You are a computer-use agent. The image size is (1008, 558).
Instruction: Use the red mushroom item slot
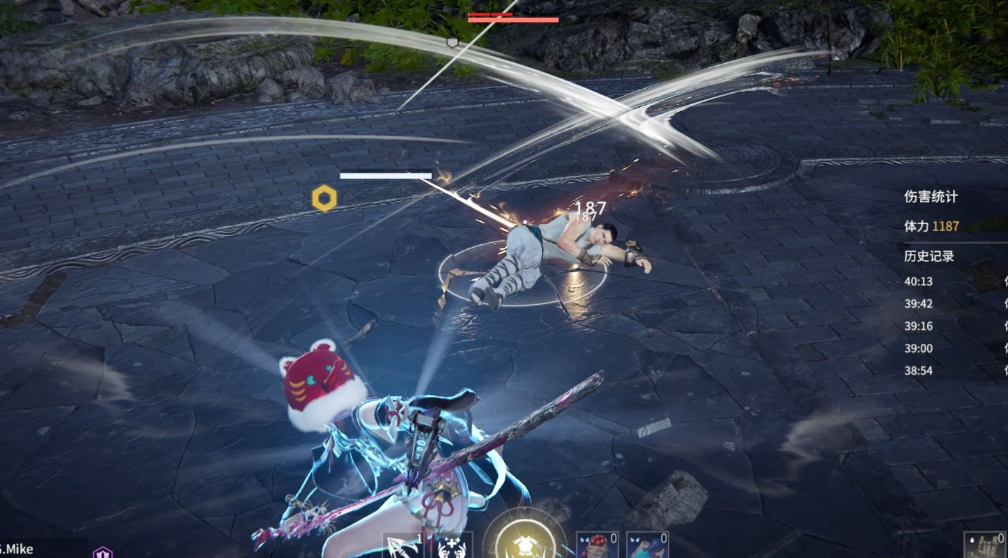pos(594,545)
